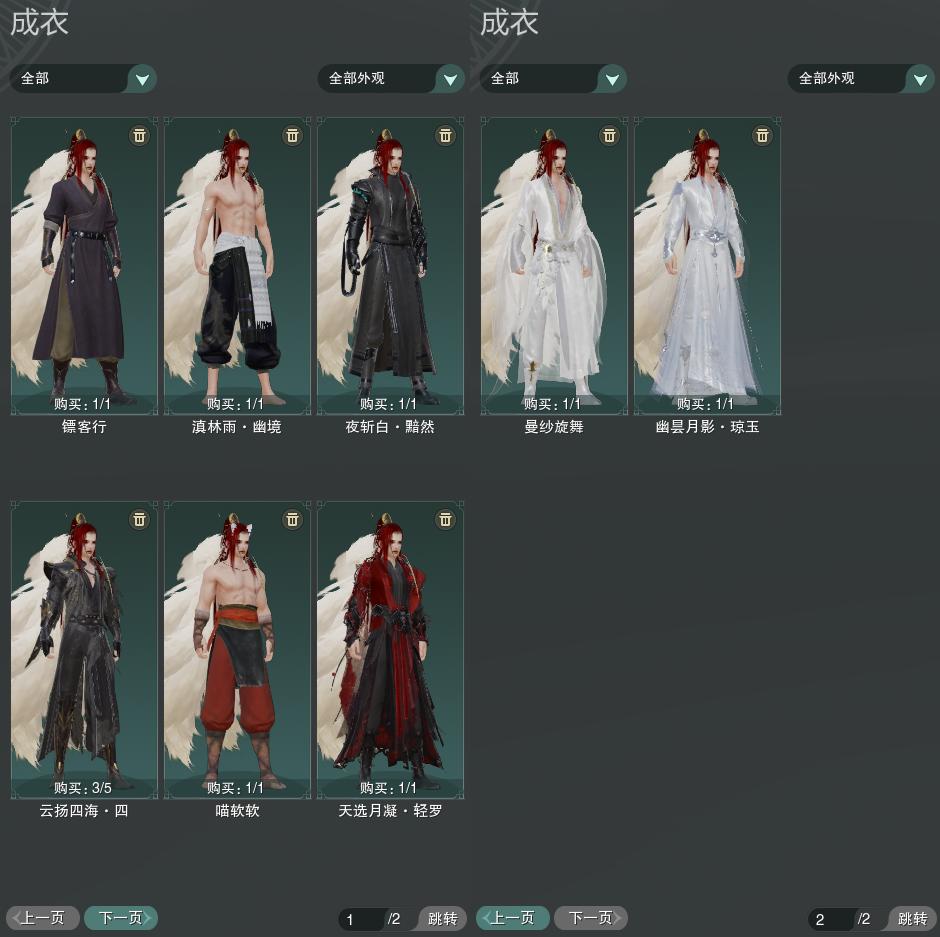Select the 镖客行 outfit card

pos(84,265)
